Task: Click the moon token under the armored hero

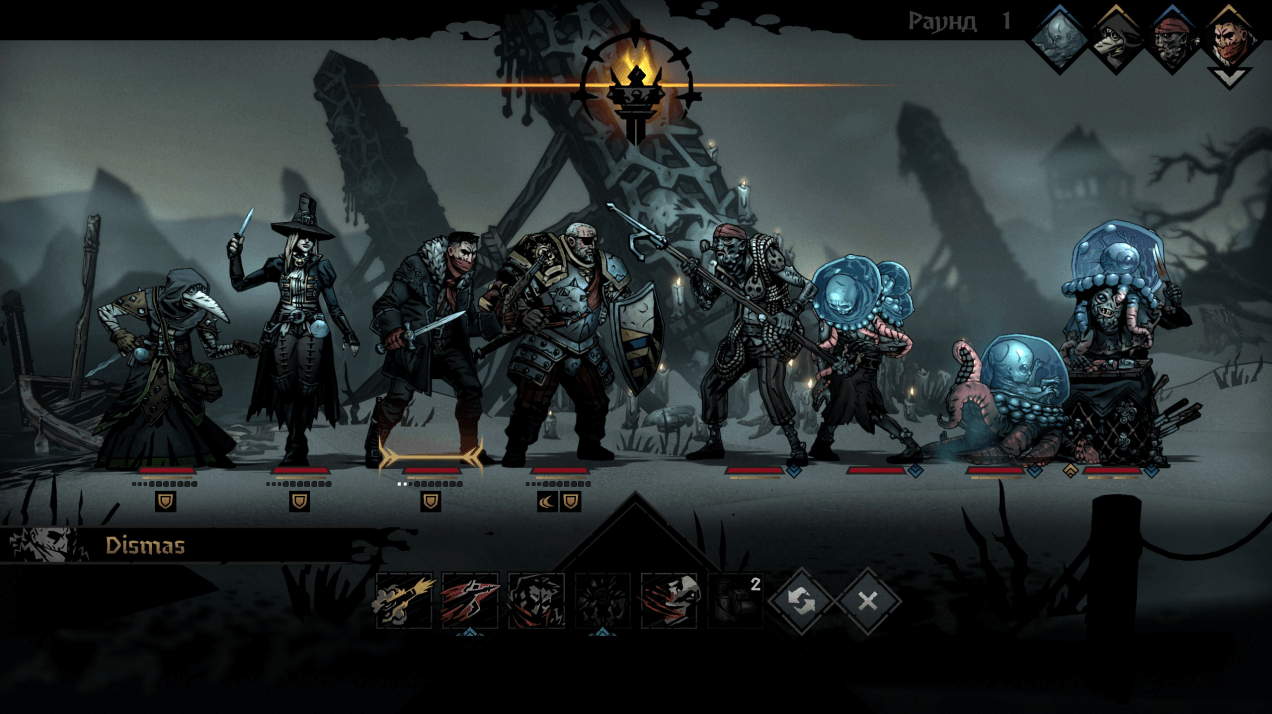Action: tap(547, 502)
